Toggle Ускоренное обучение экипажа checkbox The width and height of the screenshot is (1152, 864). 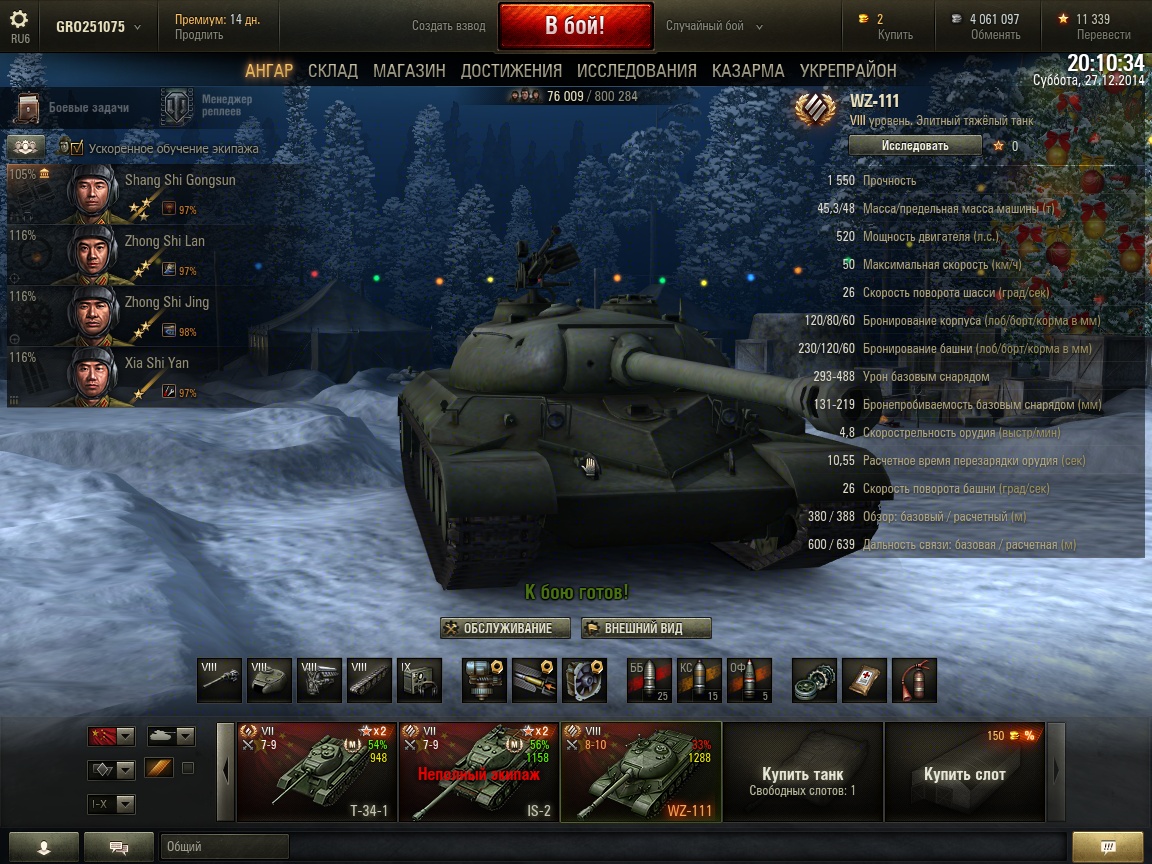coord(76,148)
